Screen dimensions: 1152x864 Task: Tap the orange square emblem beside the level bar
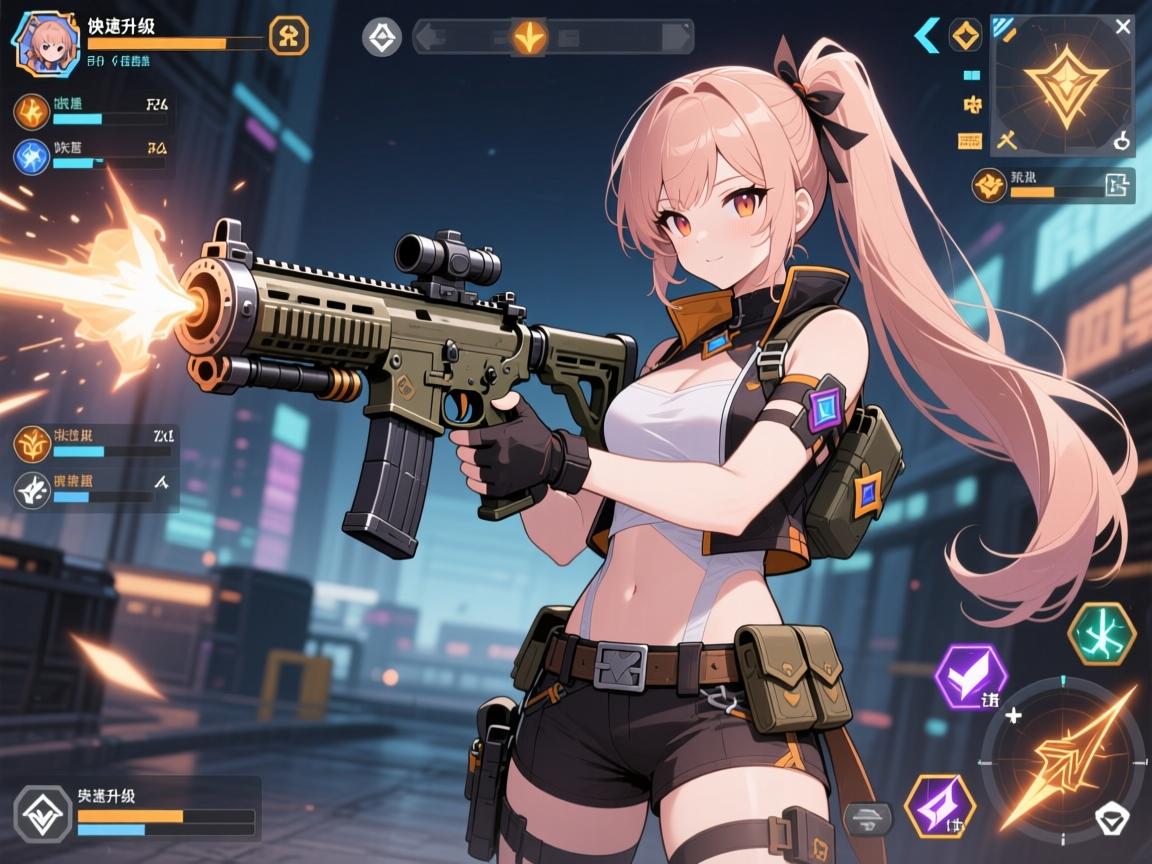[x=289, y=37]
